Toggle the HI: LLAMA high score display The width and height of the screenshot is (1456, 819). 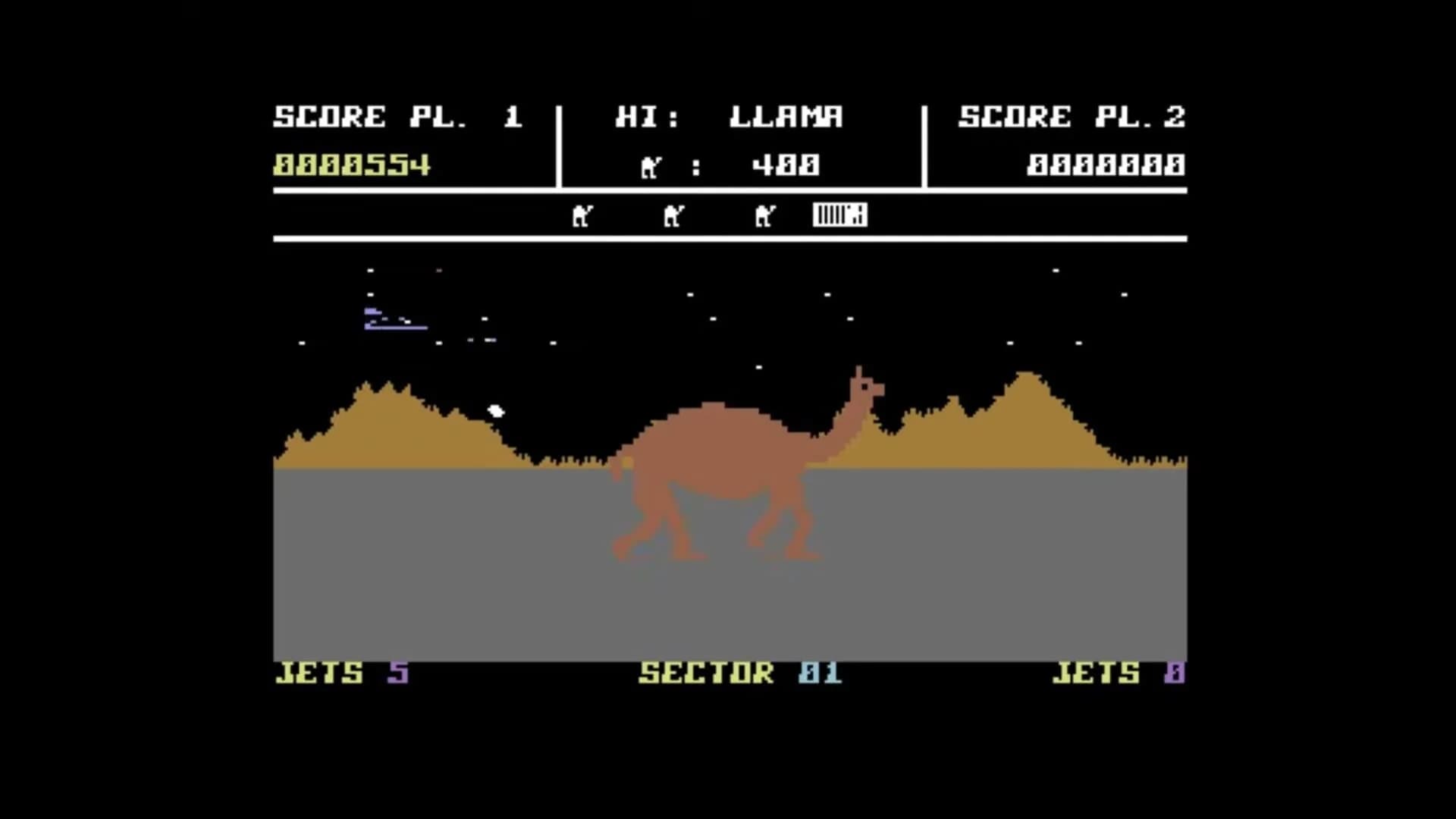pos(730,116)
